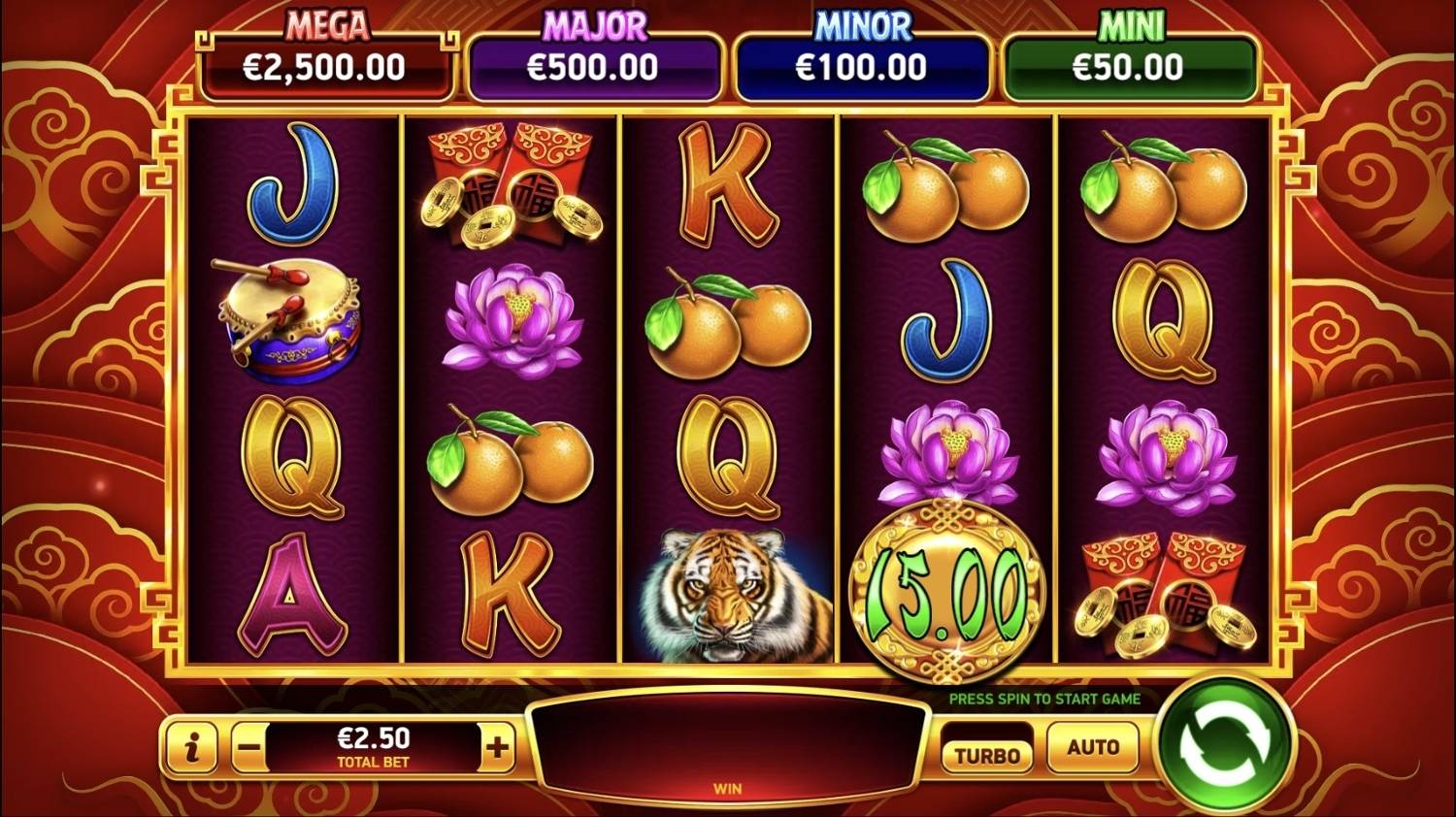Decrease total bet with the minus button

[x=249, y=747]
